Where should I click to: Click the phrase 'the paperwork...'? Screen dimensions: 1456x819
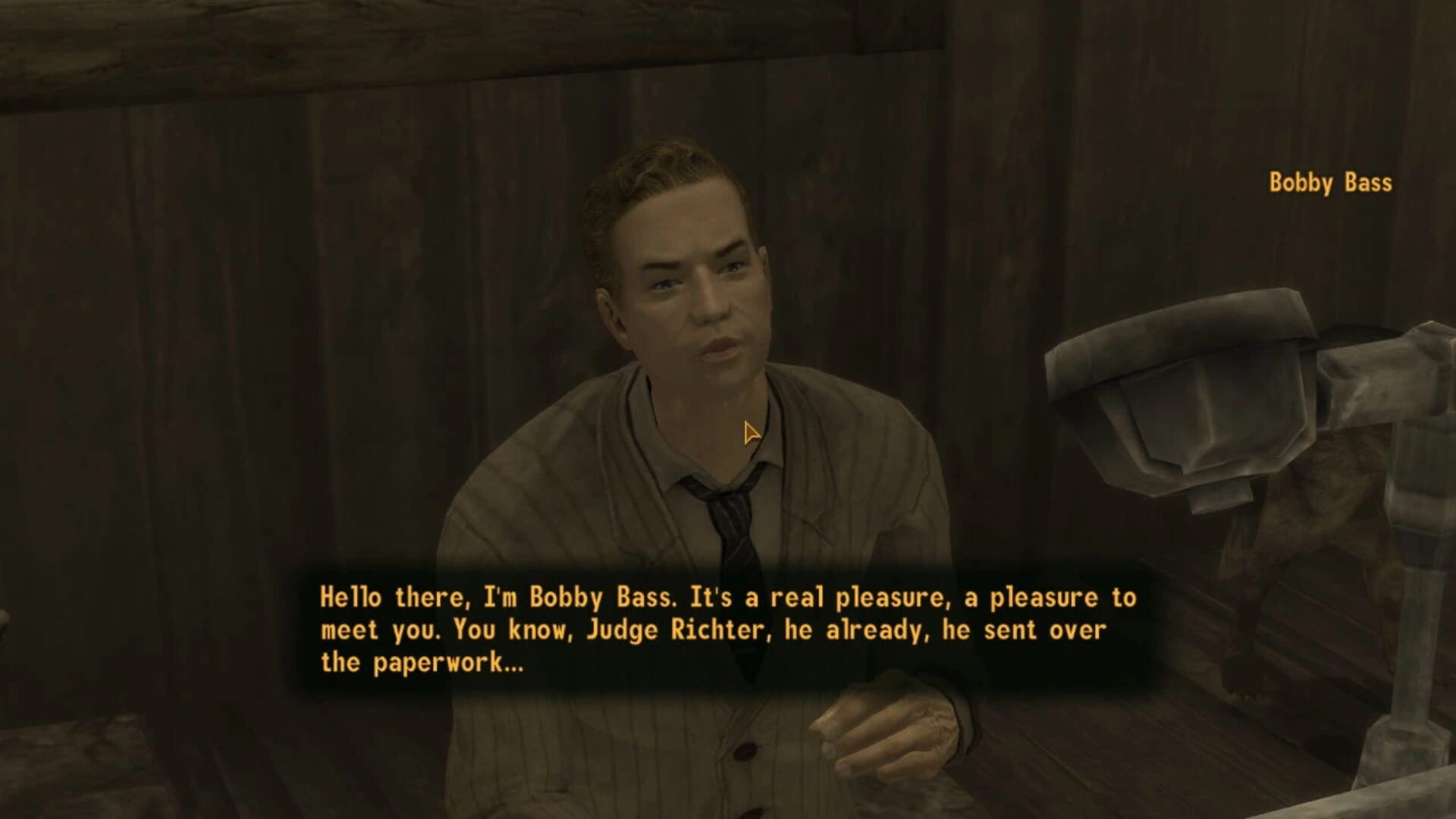coord(425,660)
